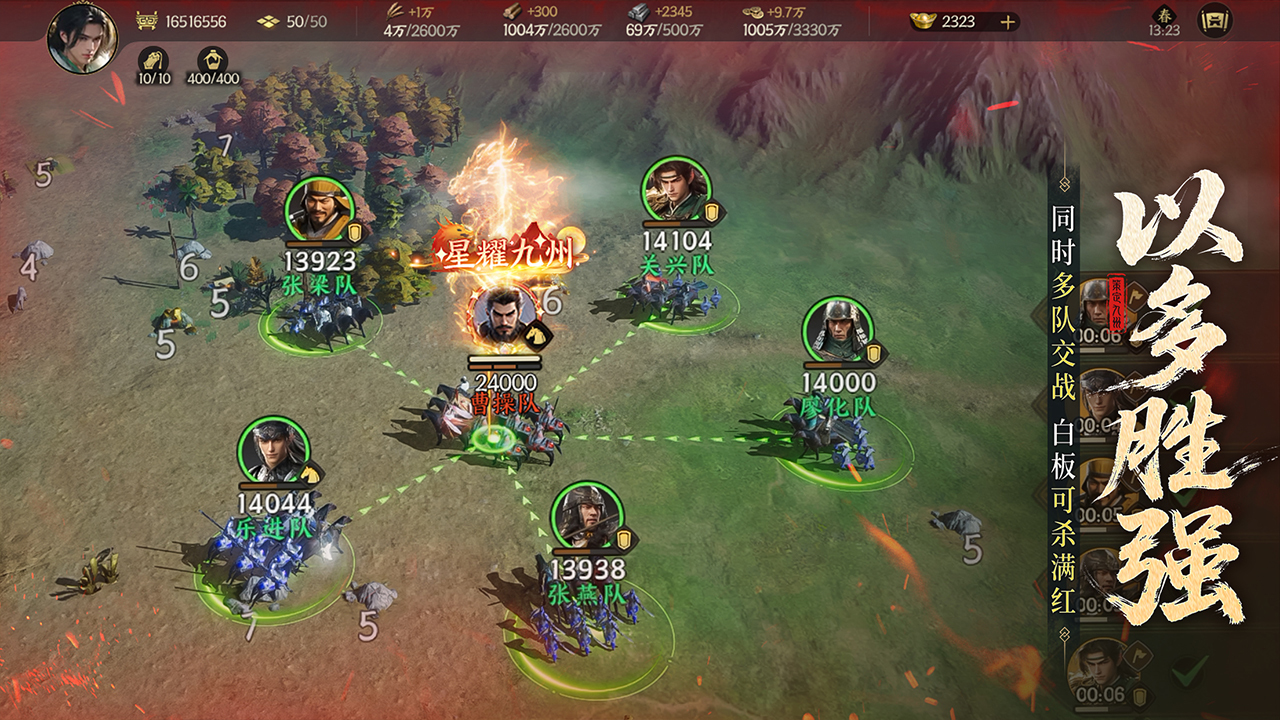The image size is (1280, 720).
Task: Select the top marching troop with red banner
Action: point(1100,305)
